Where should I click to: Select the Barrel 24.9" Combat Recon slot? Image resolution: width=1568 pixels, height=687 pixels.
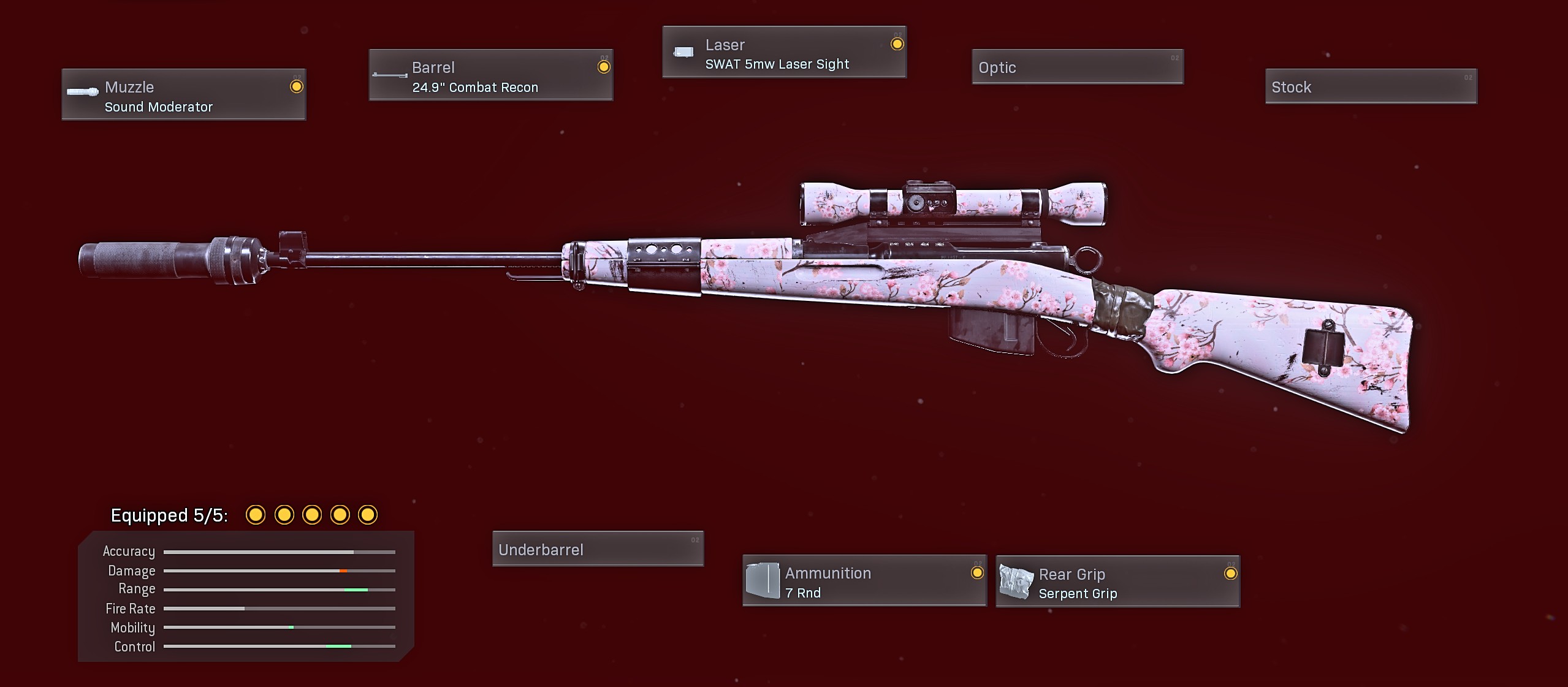(490, 75)
